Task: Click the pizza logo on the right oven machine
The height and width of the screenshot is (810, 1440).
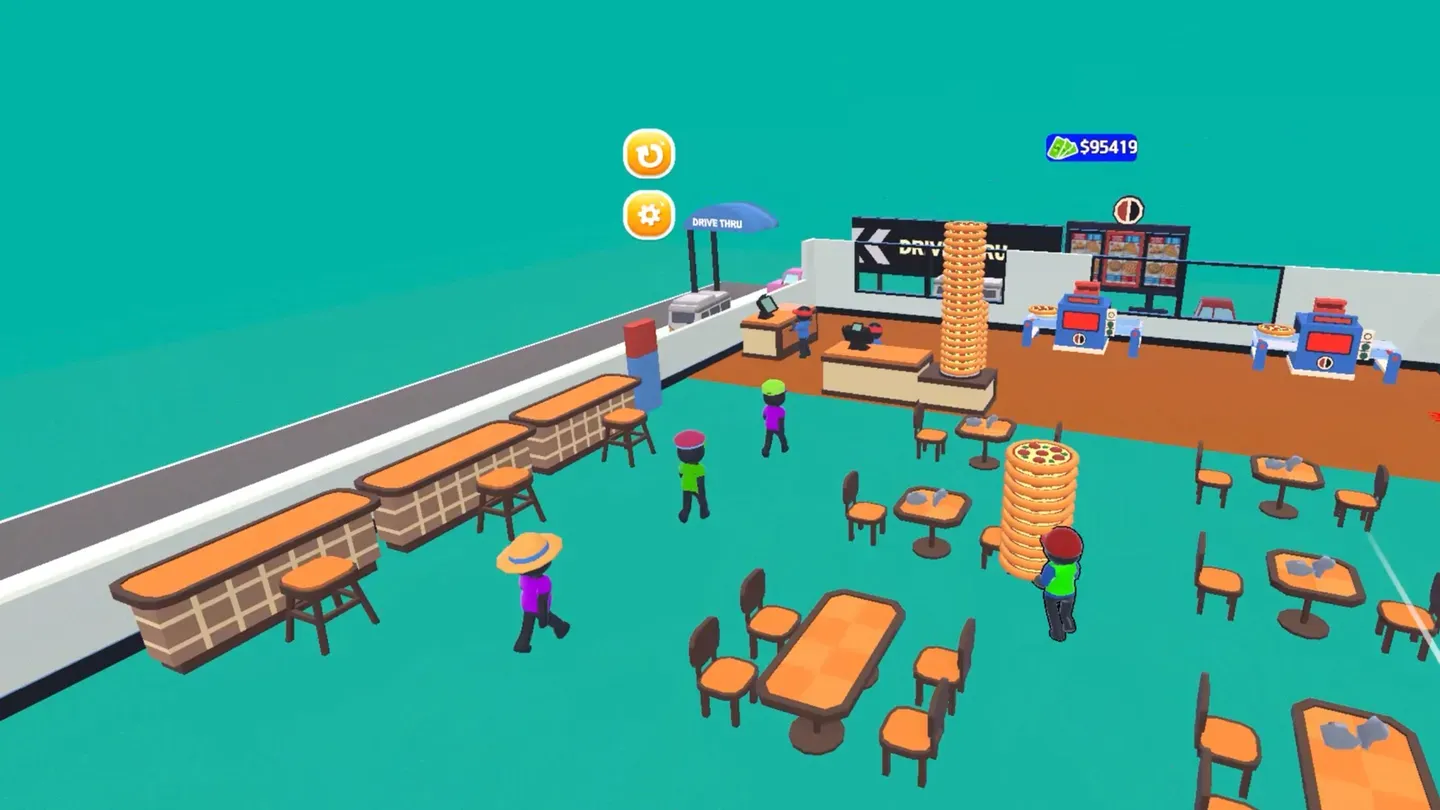Action: point(1324,363)
